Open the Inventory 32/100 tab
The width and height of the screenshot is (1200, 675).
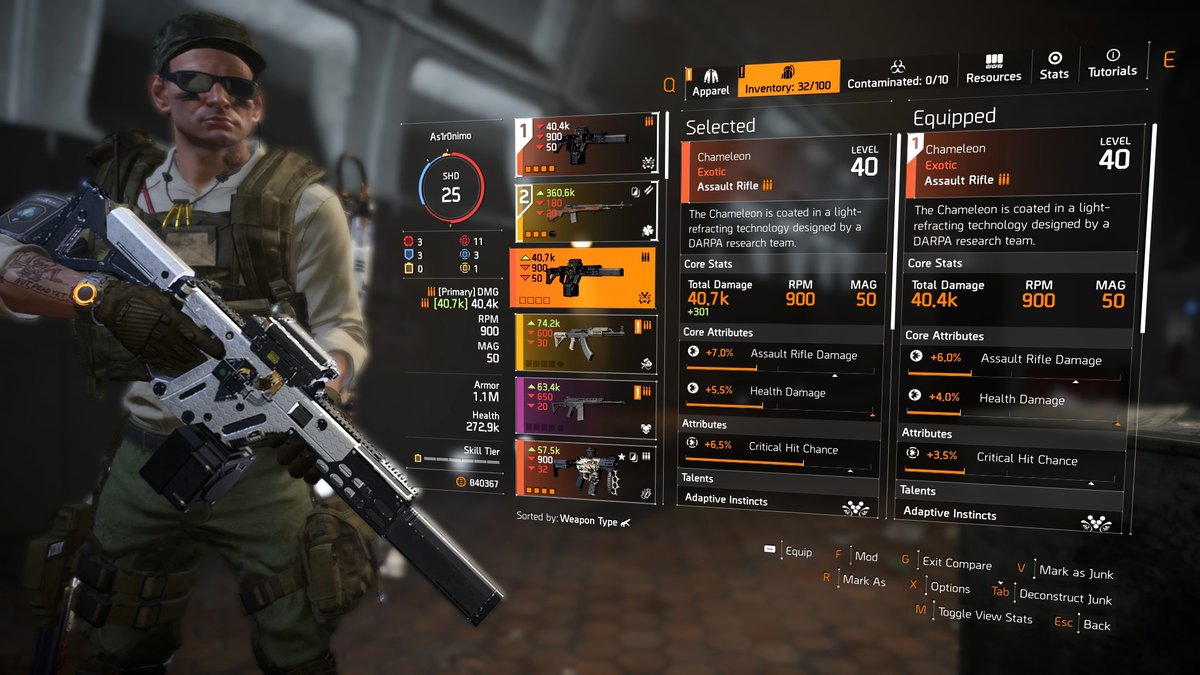click(789, 82)
